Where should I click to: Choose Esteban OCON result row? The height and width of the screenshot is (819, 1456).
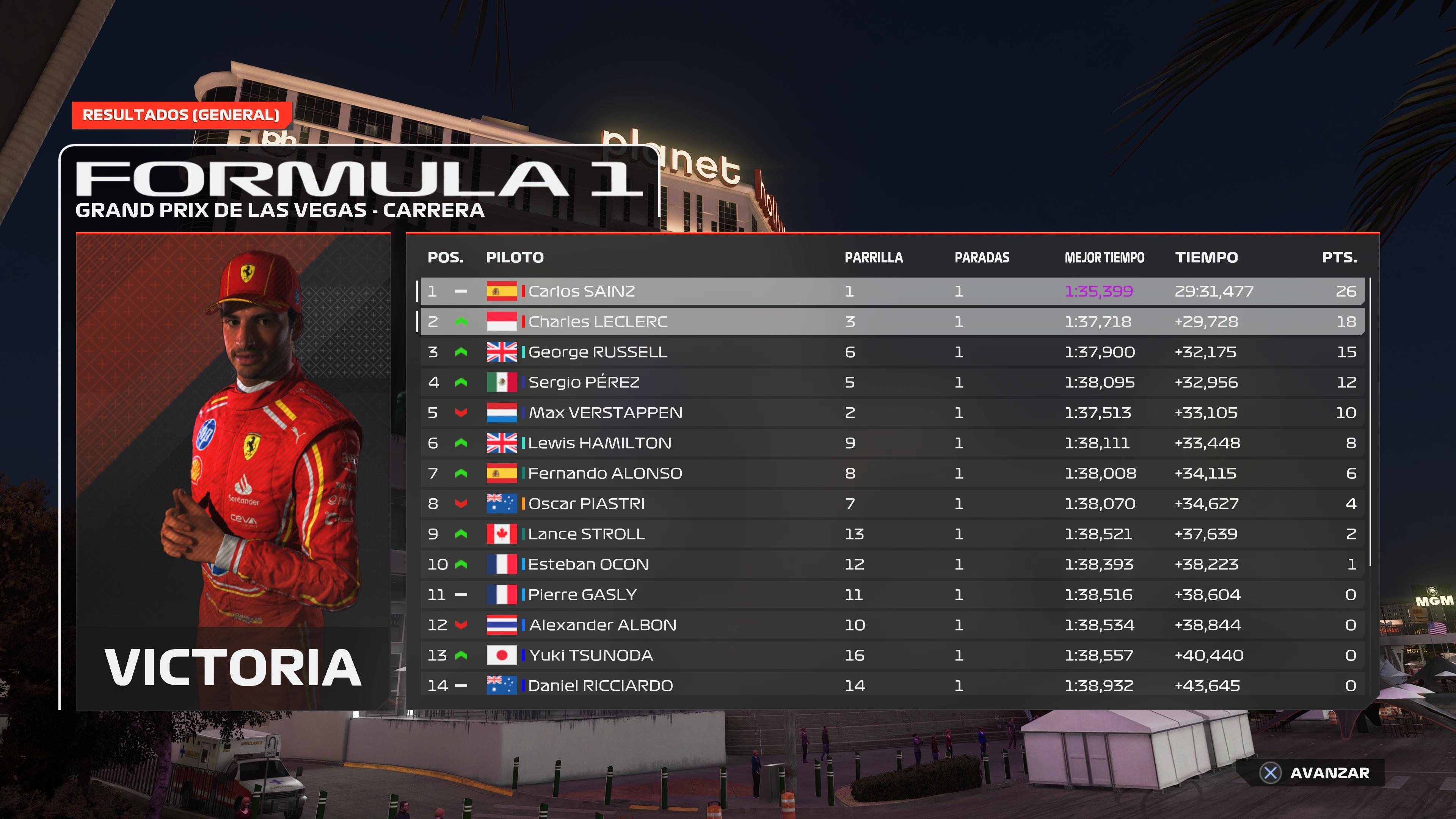(892, 565)
